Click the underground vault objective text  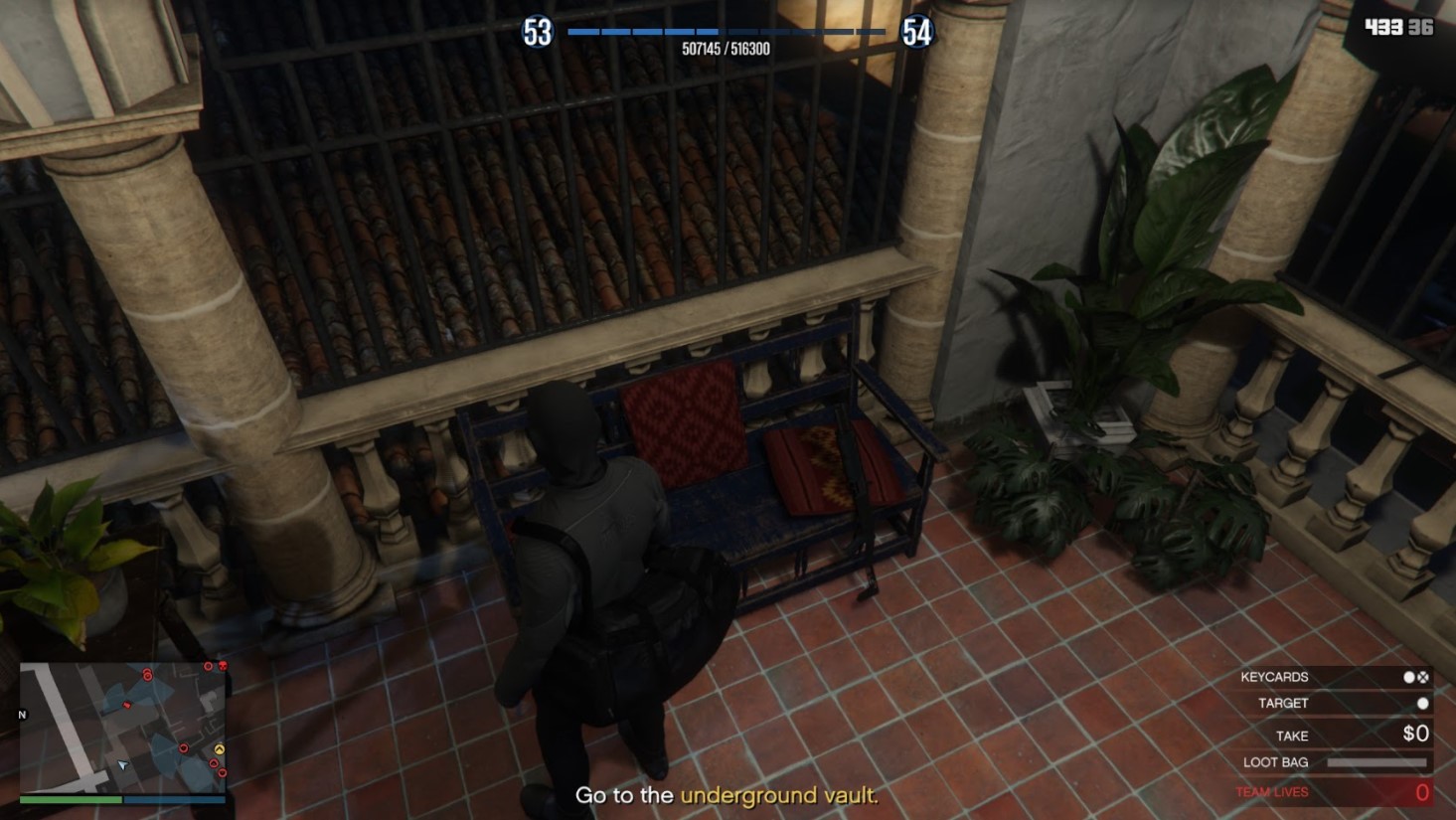pyautogui.click(x=777, y=795)
